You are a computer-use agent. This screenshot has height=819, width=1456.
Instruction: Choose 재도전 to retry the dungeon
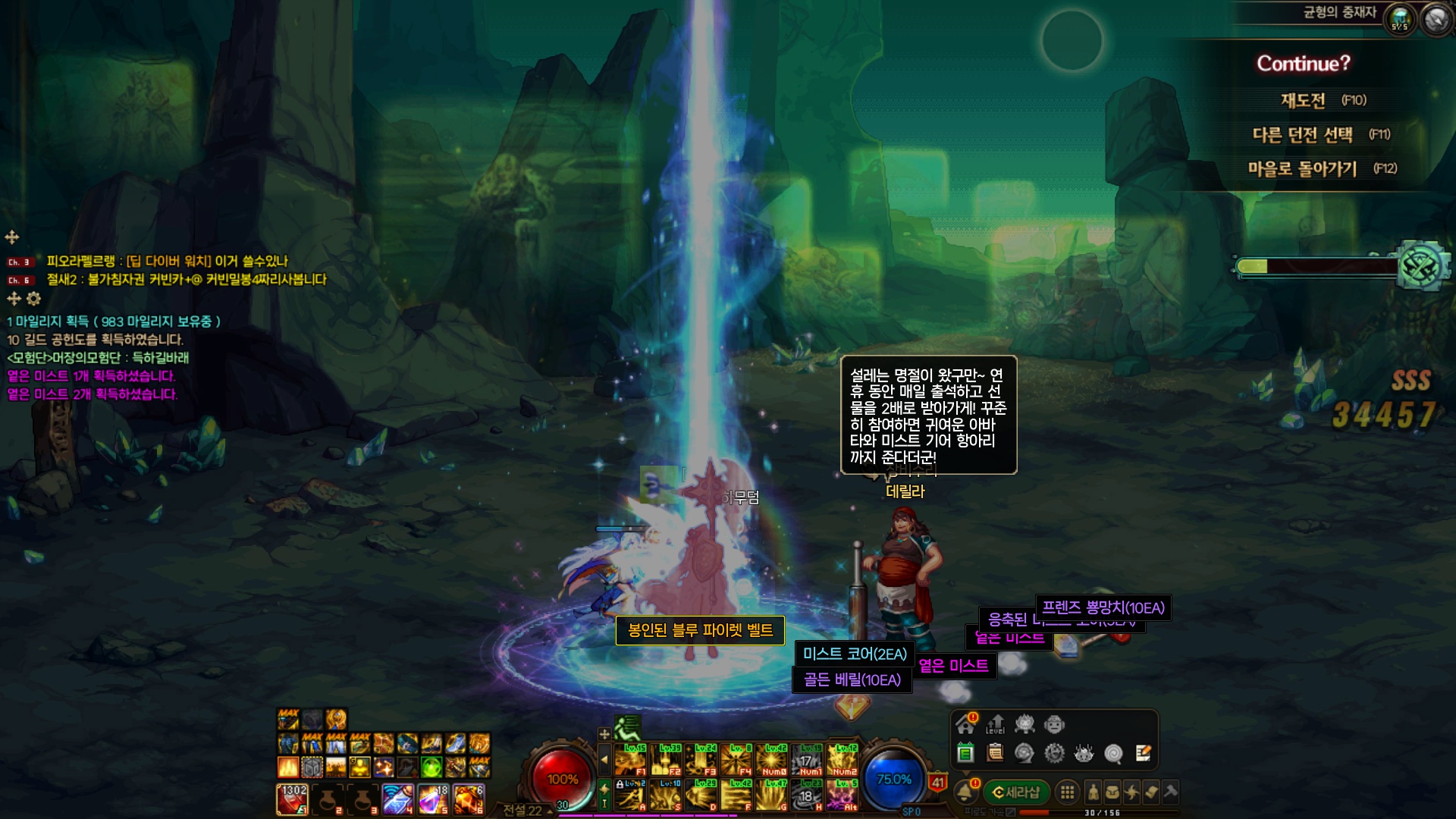coord(1303,100)
